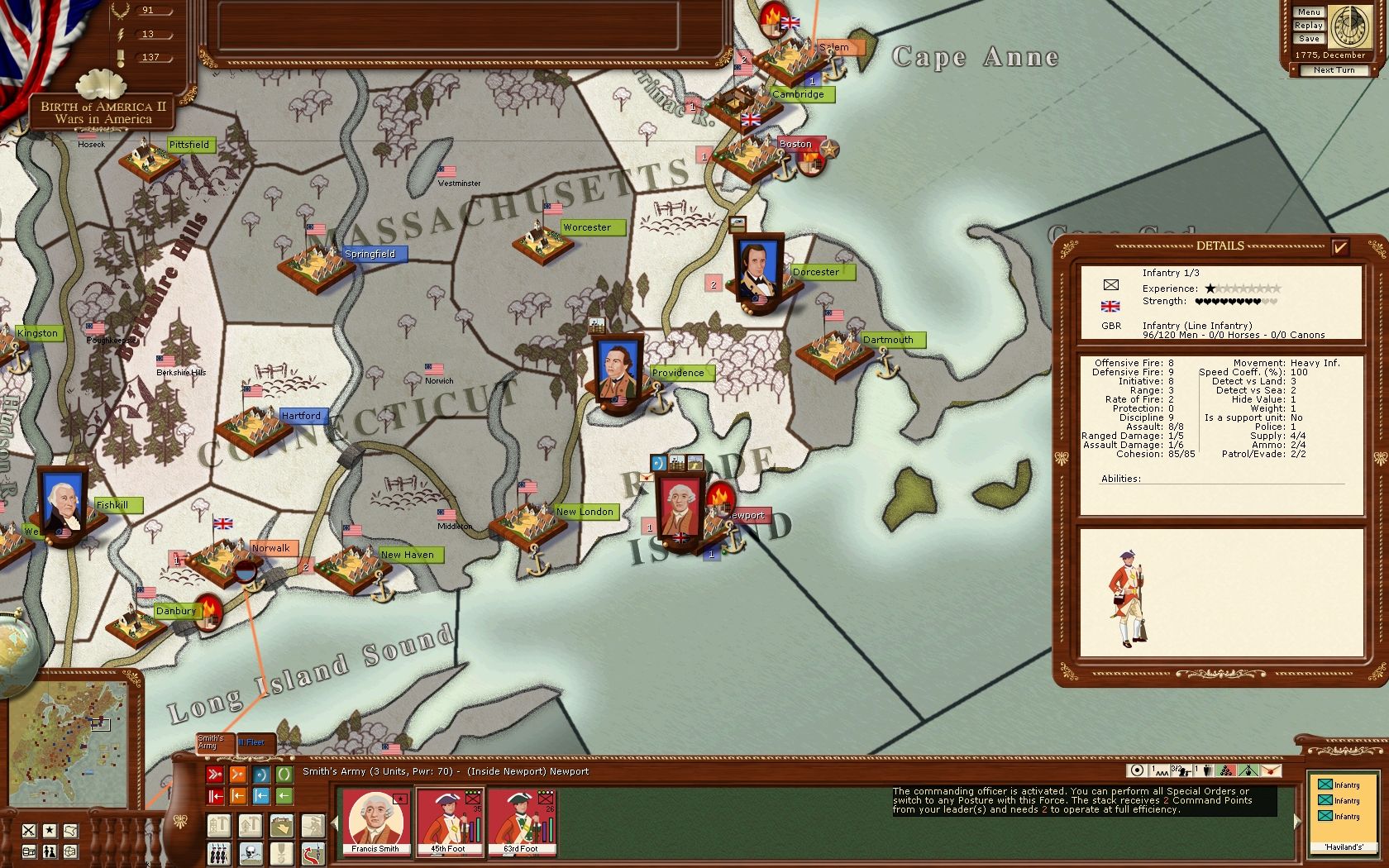Choose the green parentheses passive posture icon
The height and width of the screenshot is (868, 1389).
(x=284, y=775)
